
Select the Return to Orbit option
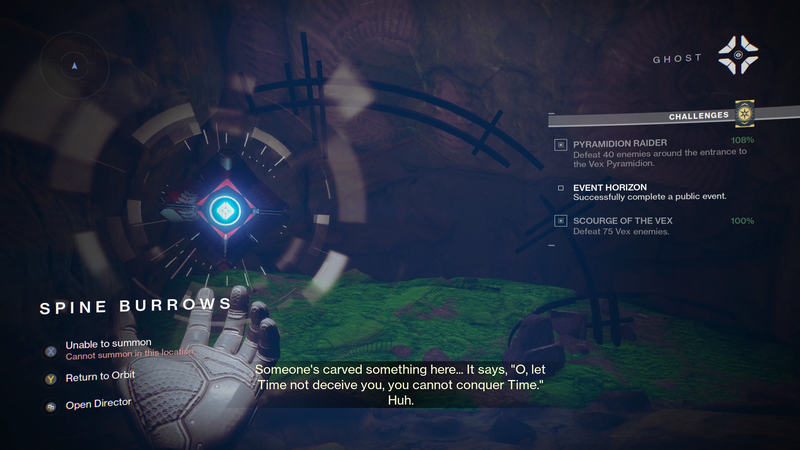click(x=100, y=377)
